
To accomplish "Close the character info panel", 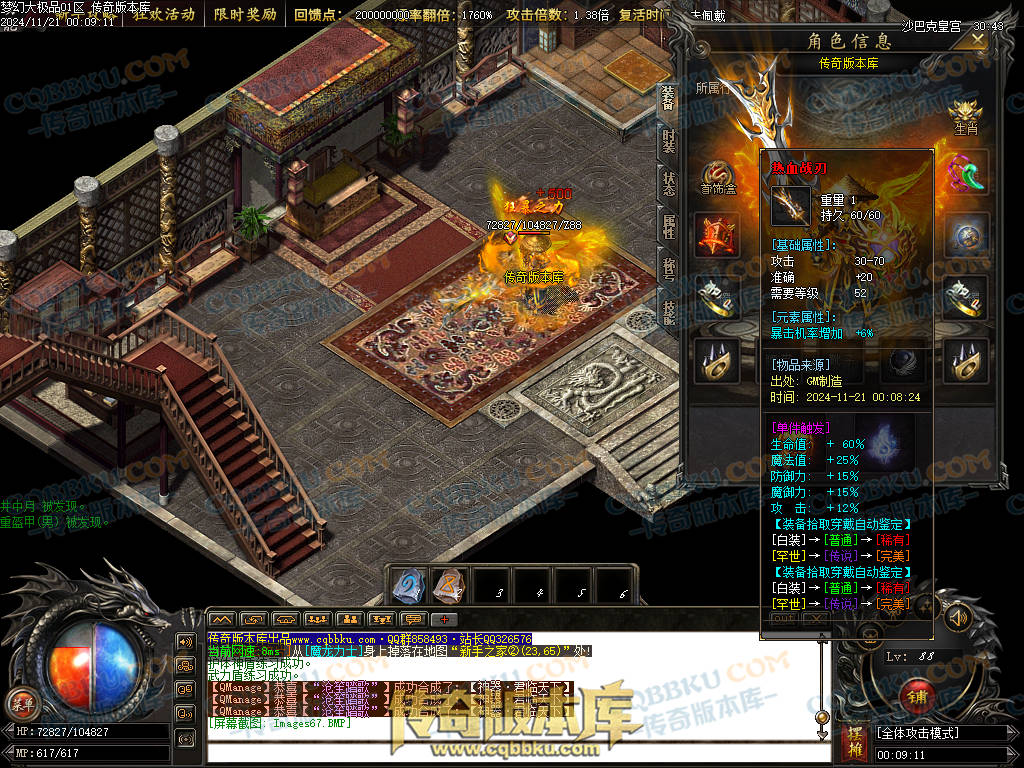I will (x=977, y=39).
